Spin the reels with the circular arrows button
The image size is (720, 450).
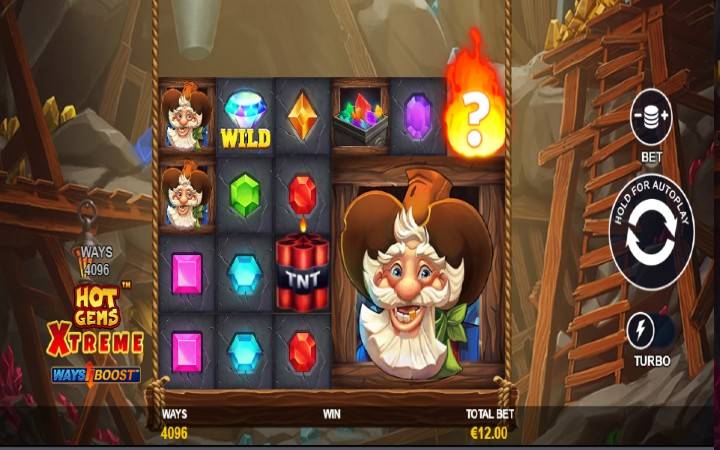[651, 236]
